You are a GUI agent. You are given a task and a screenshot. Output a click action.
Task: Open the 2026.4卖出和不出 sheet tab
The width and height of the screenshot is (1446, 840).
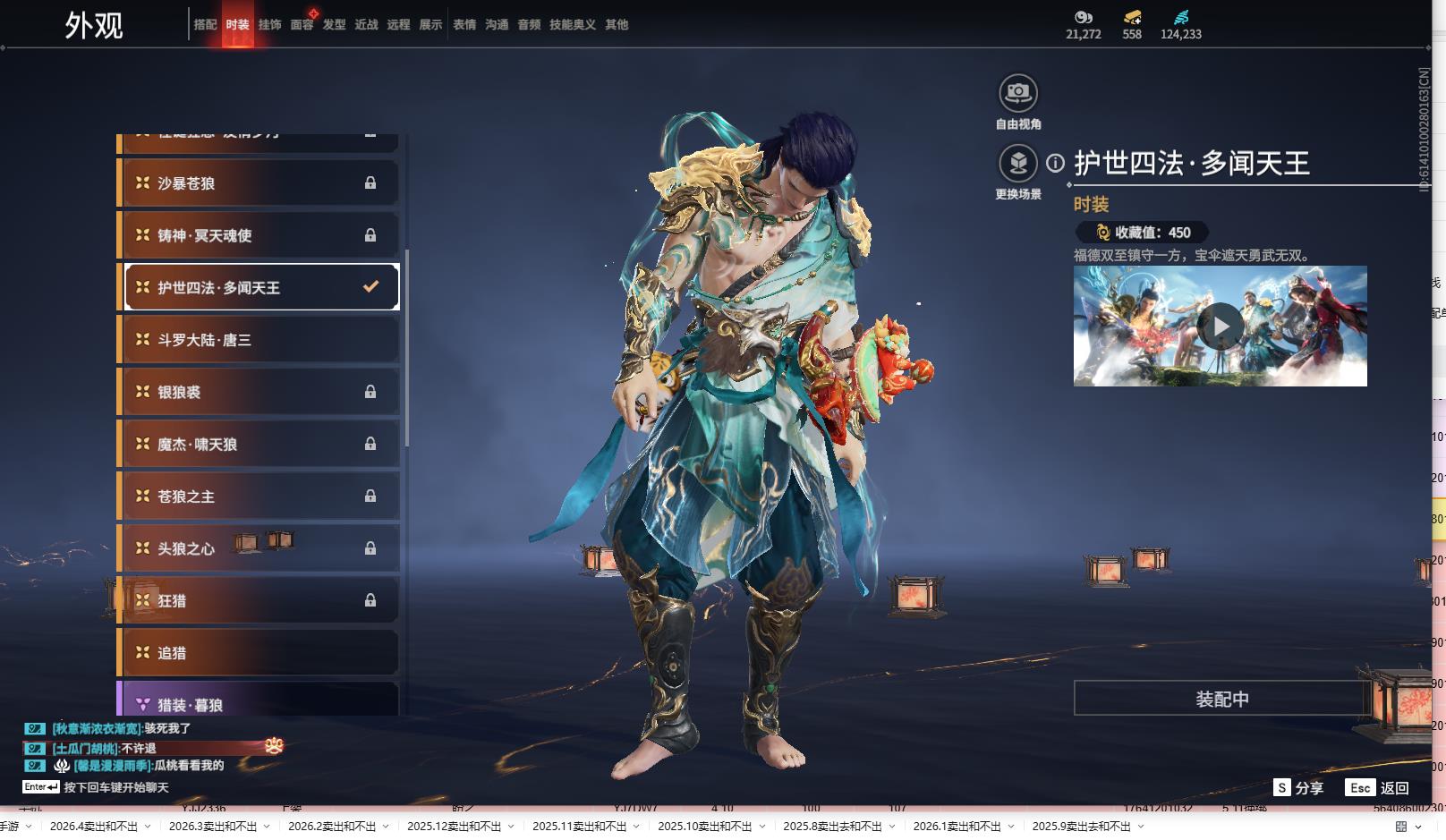[x=94, y=827]
